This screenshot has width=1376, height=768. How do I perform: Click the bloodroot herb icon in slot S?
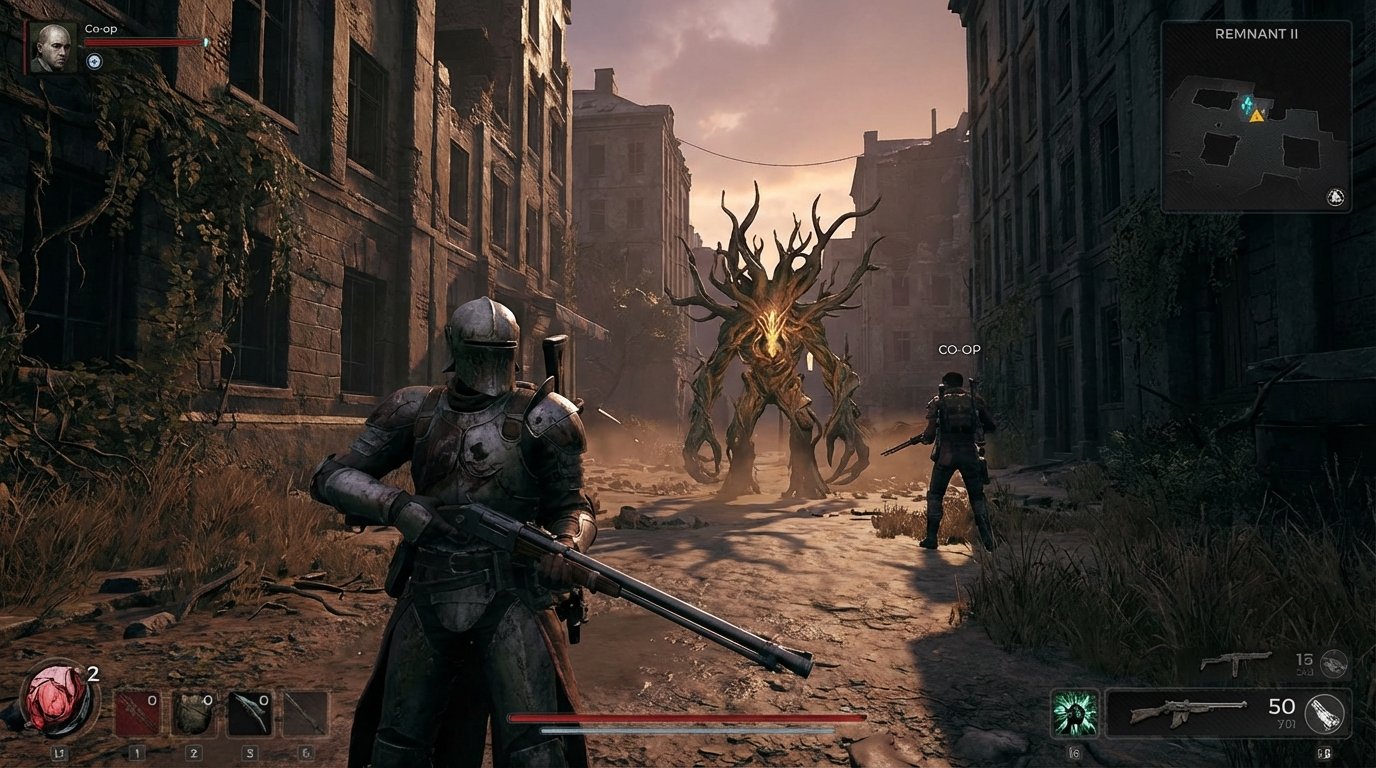tap(251, 710)
